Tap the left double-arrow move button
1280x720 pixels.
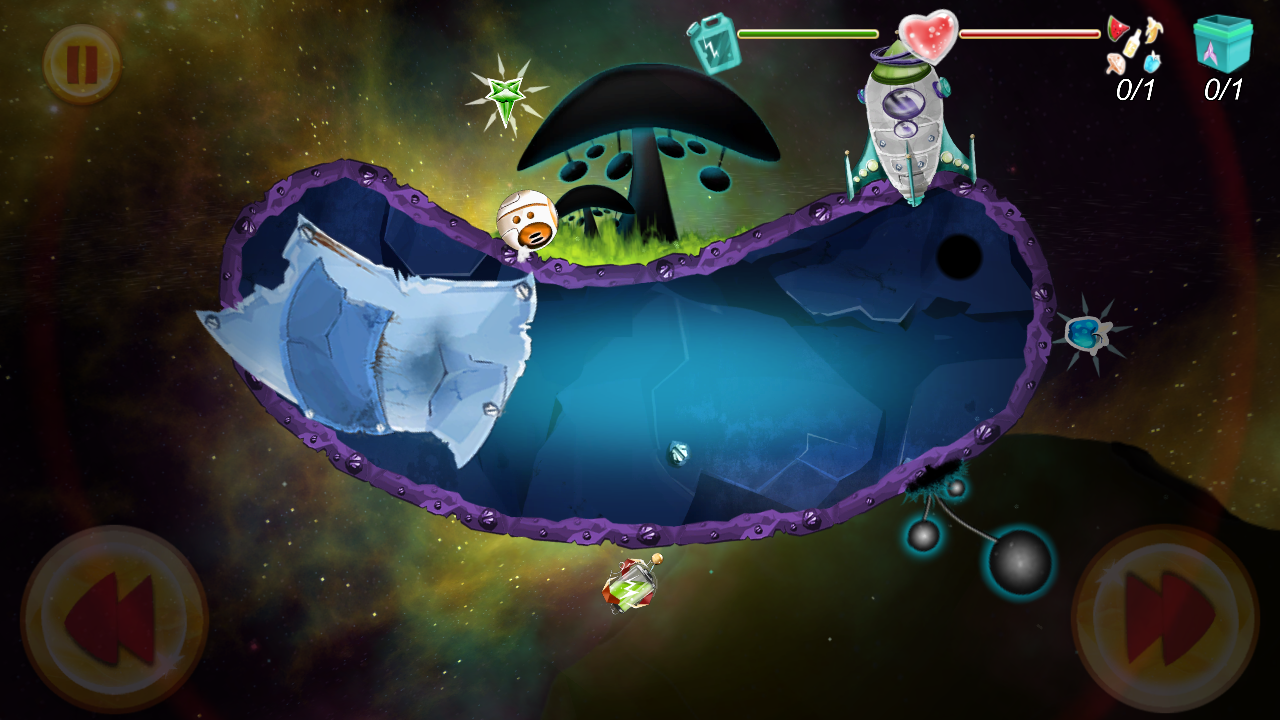[114, 620]
